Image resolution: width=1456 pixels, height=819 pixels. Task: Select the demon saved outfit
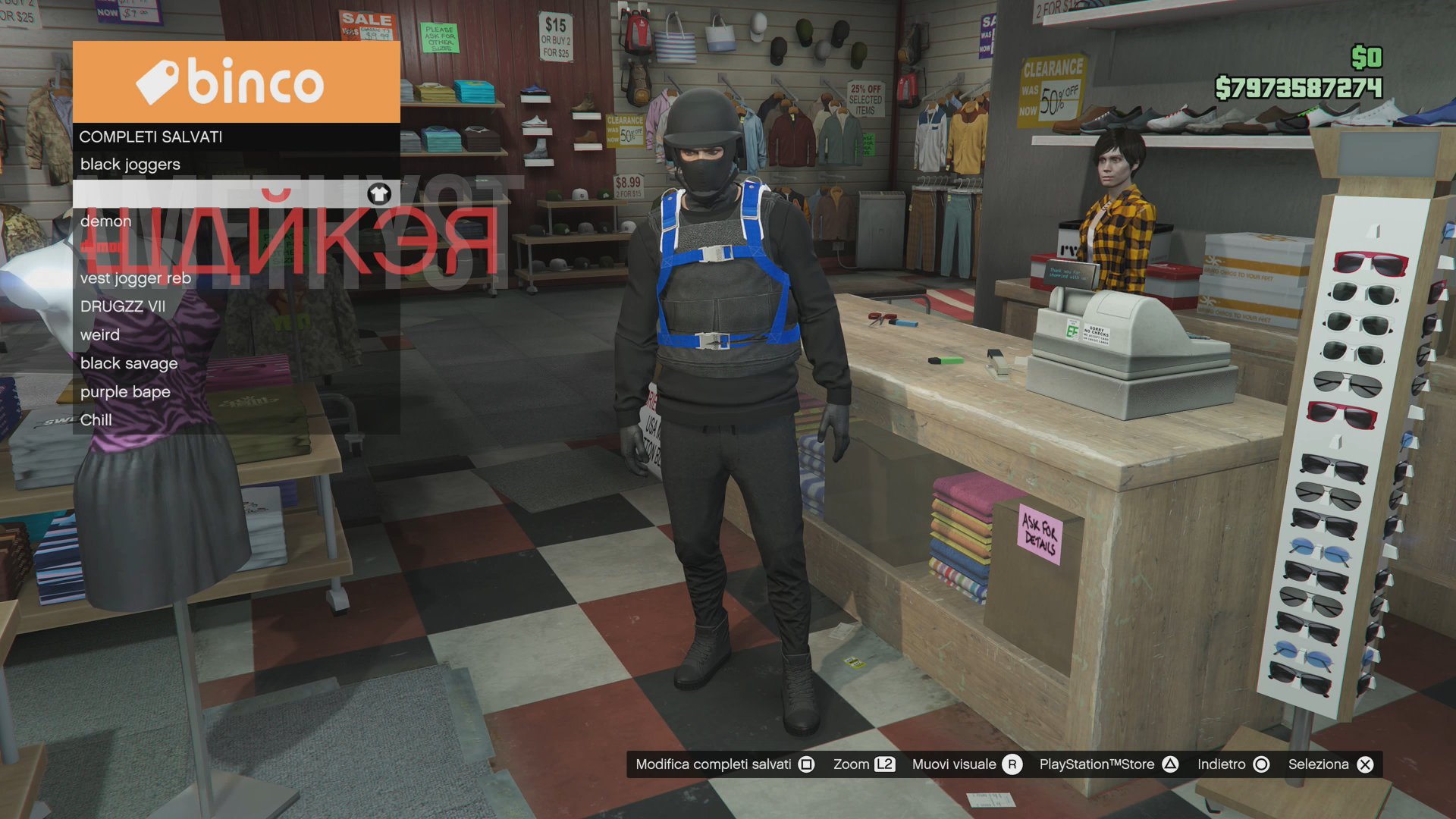pyautogui.click(x=106, y=221)
